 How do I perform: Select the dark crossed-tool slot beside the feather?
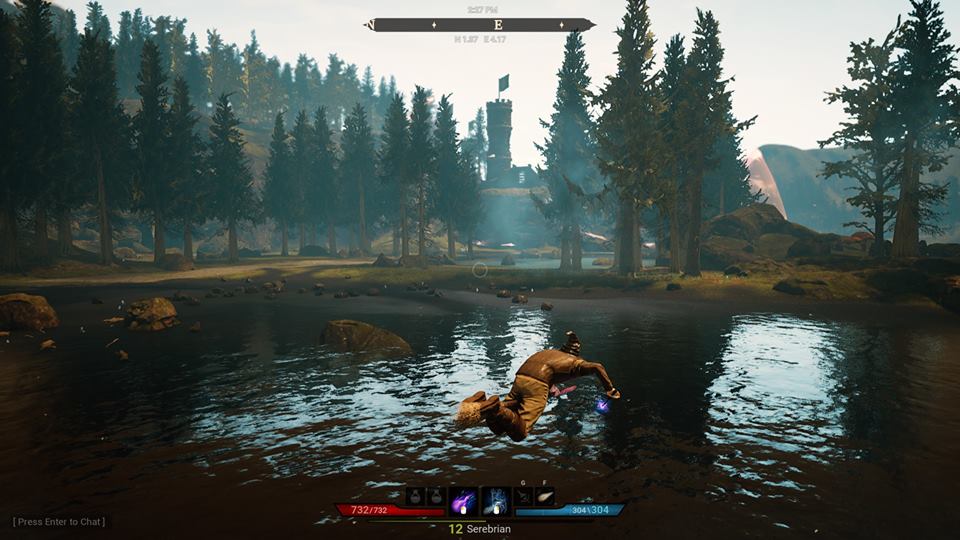click(x=524, y=496)
